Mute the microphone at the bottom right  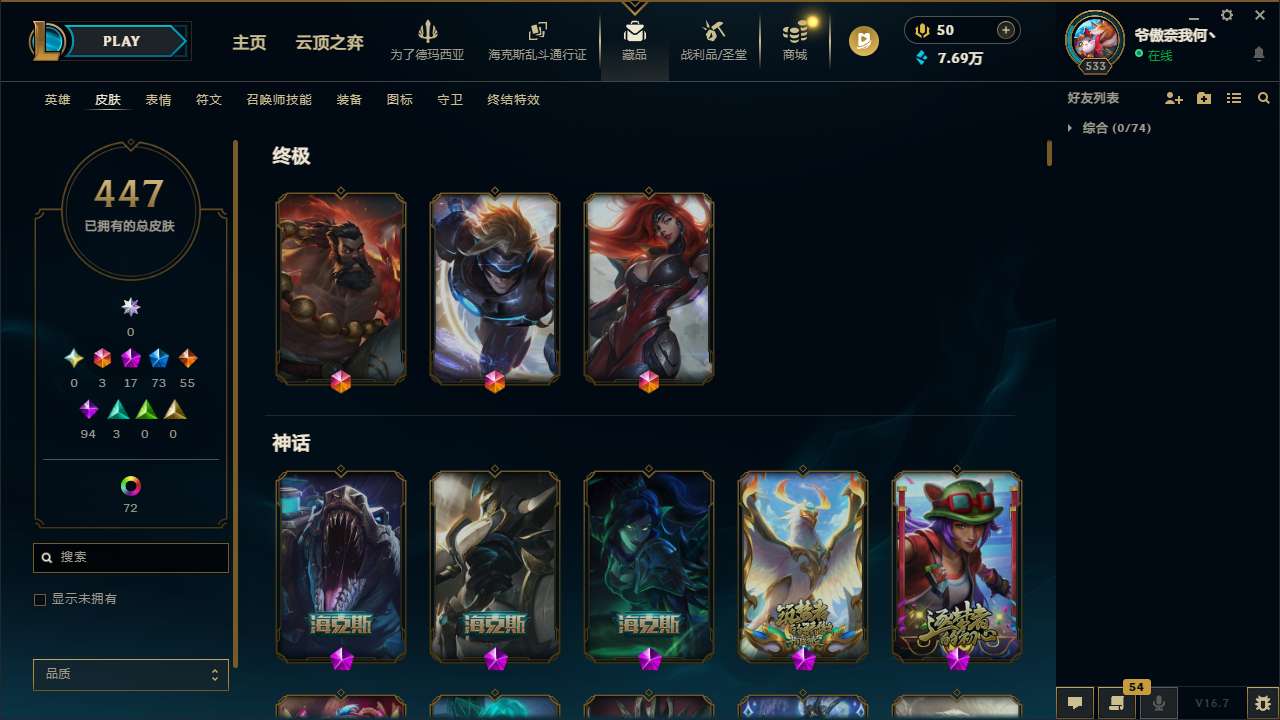[1159, 702]
